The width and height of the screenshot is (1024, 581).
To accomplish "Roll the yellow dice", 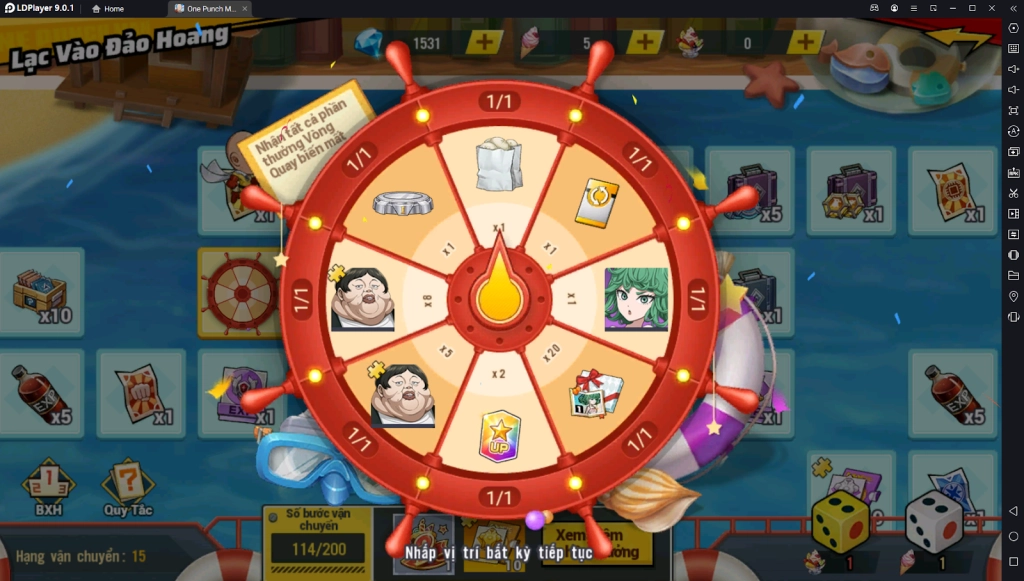I will point(839,522).
